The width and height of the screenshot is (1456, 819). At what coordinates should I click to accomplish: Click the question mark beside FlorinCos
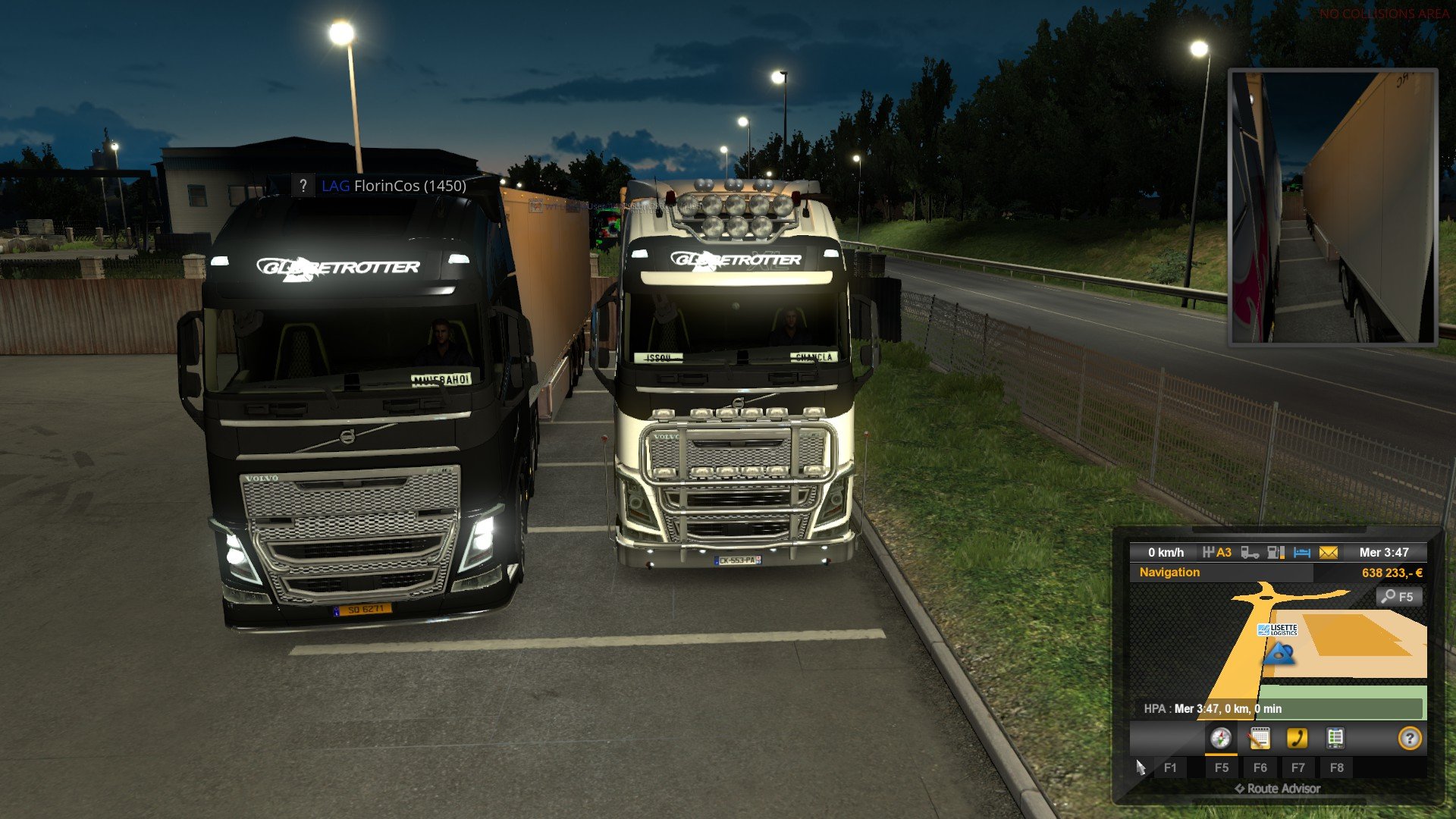pyautogui.click(x=303, y=186)
